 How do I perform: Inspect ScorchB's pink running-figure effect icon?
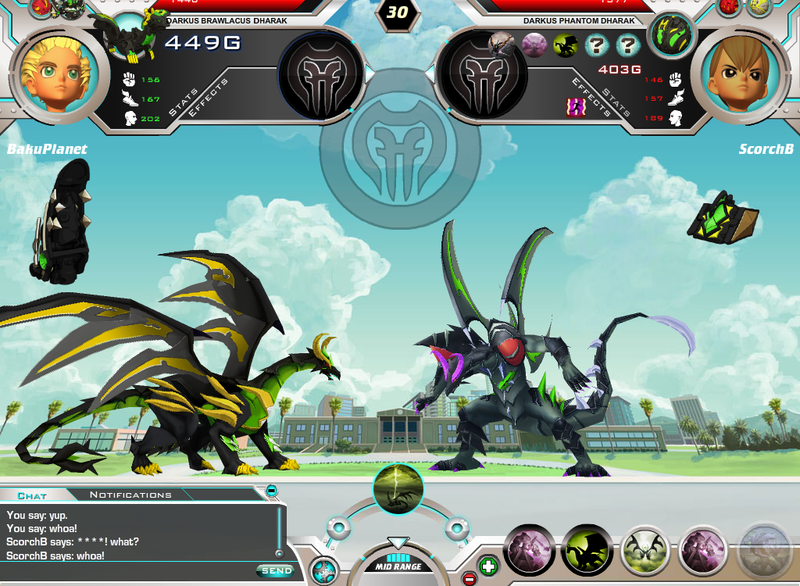pyautogui.click(x=576, y=106)
